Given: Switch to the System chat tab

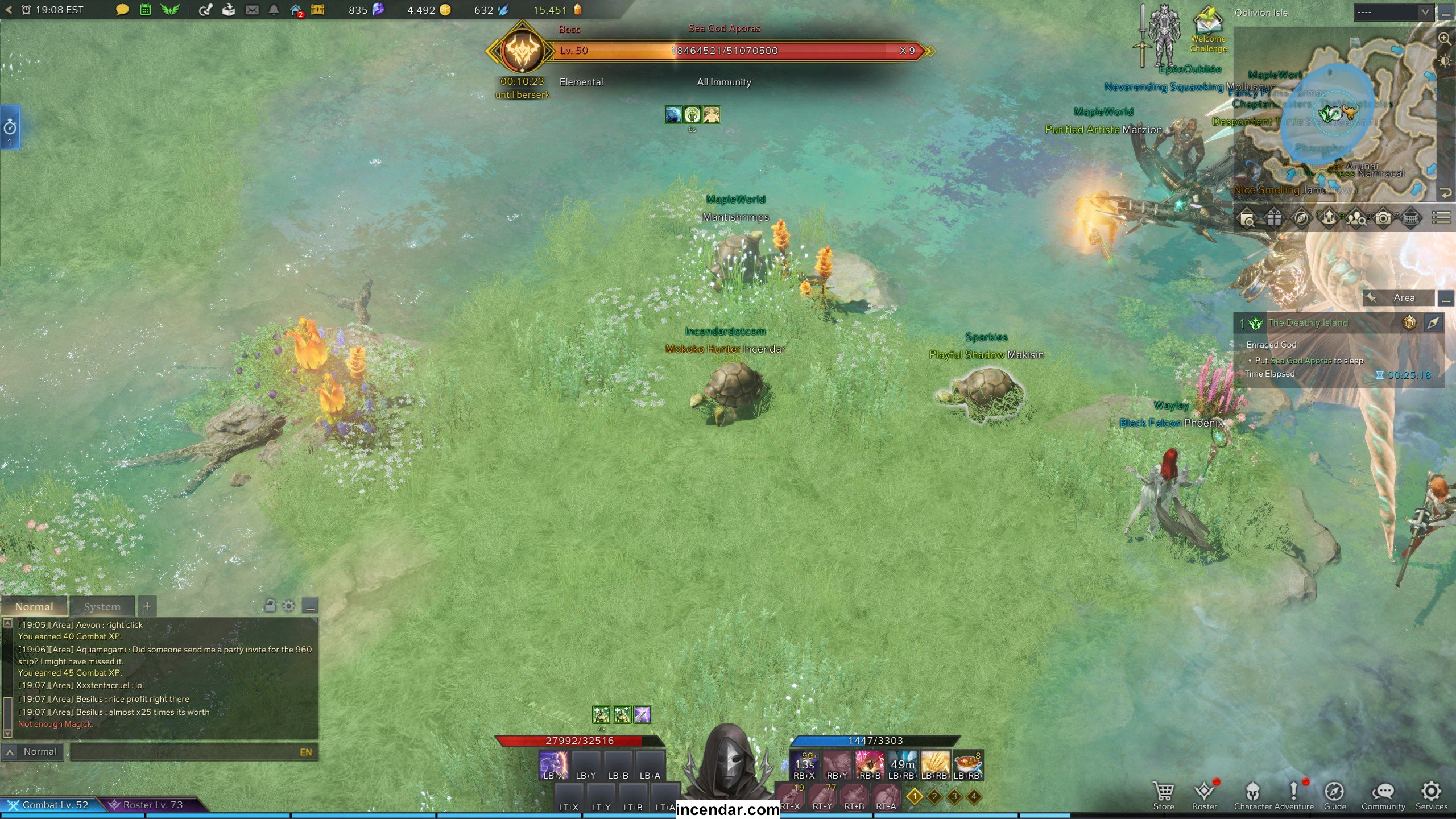Looking at the screenshot, I should 102,607.
